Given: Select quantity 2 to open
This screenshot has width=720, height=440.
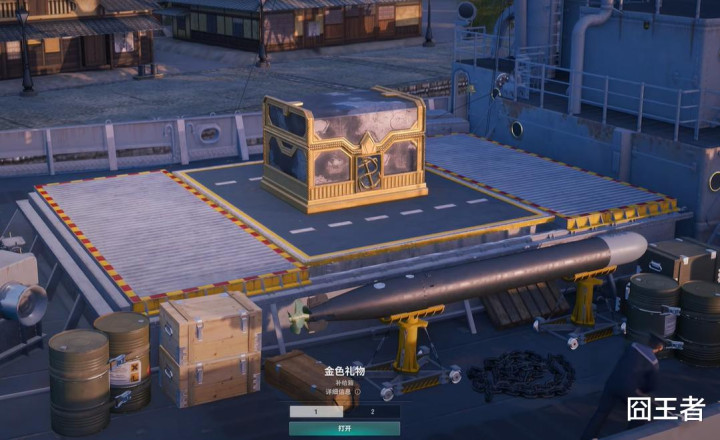Looking at the screenshot, I should (x=372, y=411).
